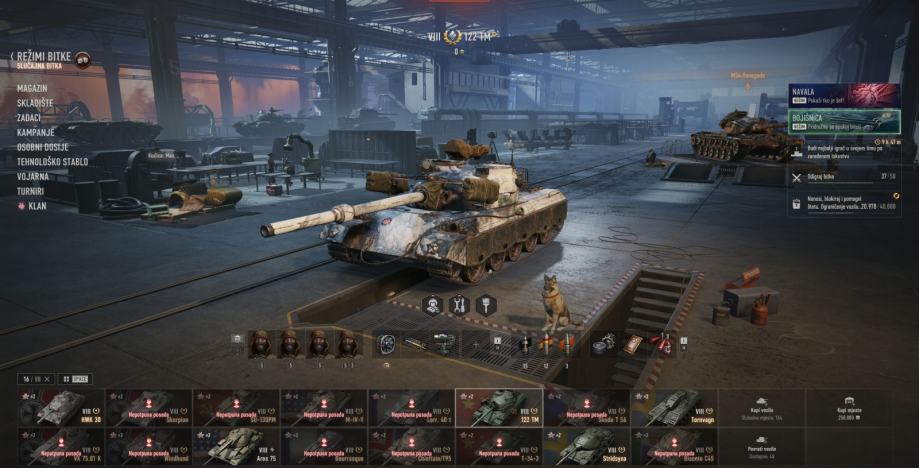This screenshot has height=468, width=919.
Task: Select the Ares 75 tank tile
Action: (x=235, y=447)
